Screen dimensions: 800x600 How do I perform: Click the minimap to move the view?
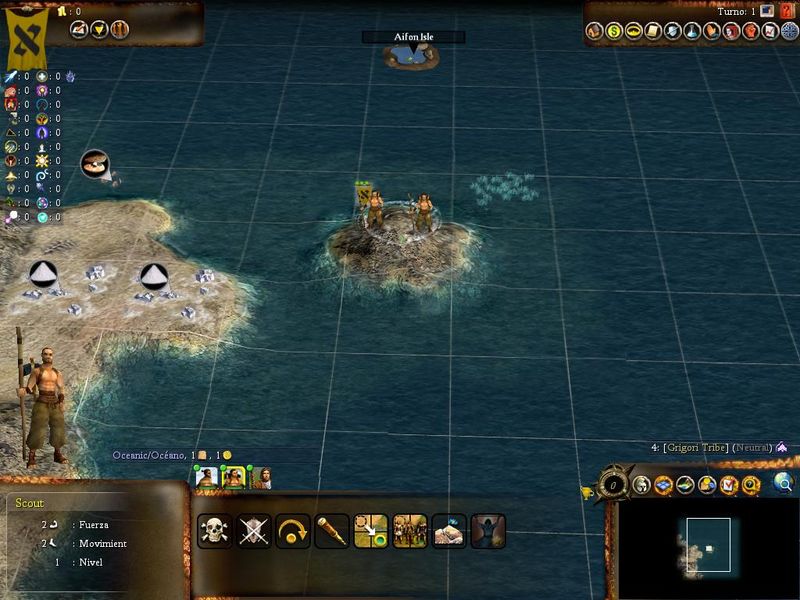(708, 545)
